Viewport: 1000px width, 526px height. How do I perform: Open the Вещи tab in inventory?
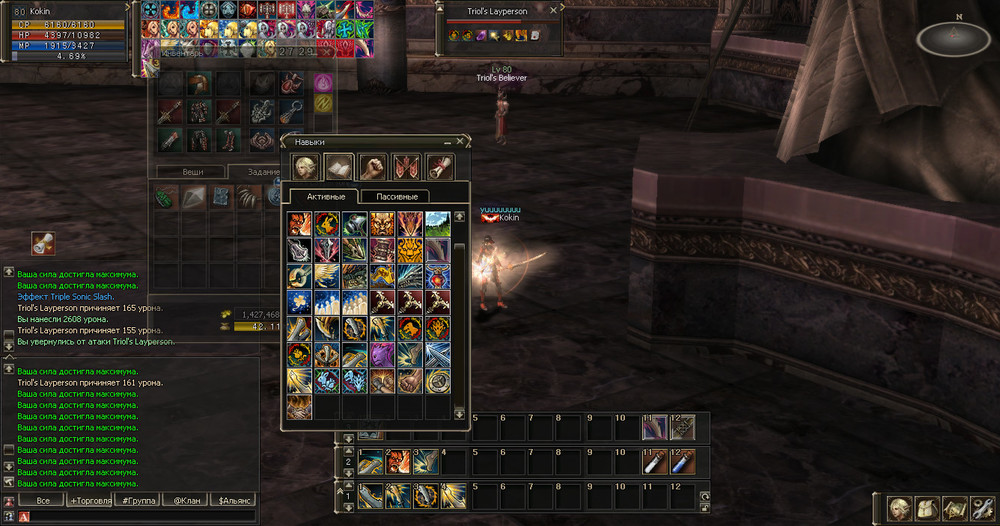click(193, 172)
